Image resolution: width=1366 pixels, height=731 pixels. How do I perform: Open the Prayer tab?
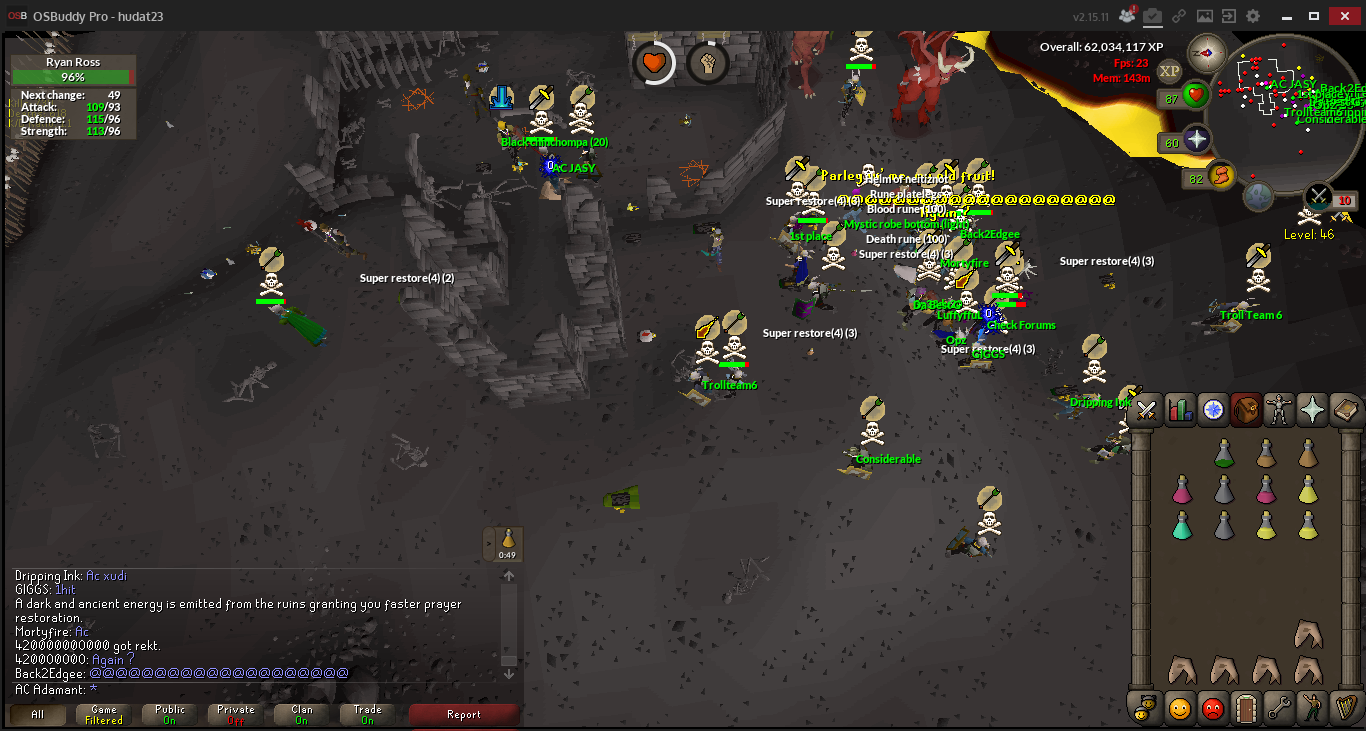tap(1313, 410)
